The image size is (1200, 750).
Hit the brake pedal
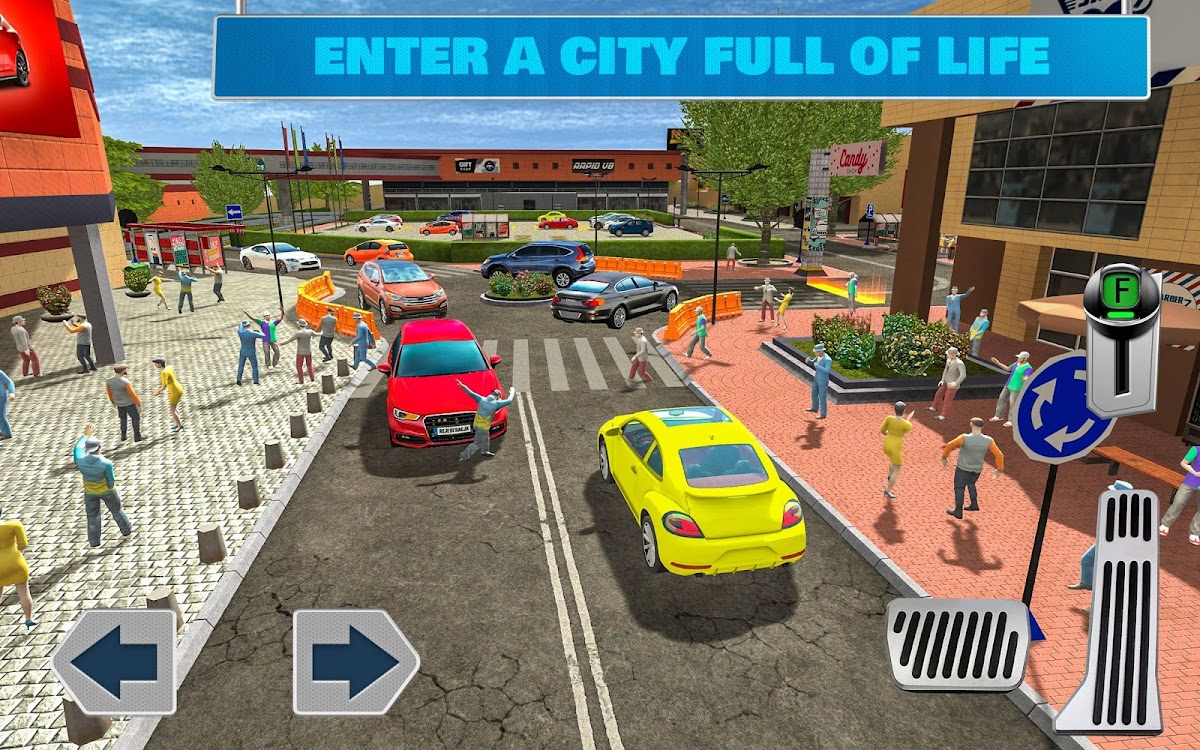[957, 643]
